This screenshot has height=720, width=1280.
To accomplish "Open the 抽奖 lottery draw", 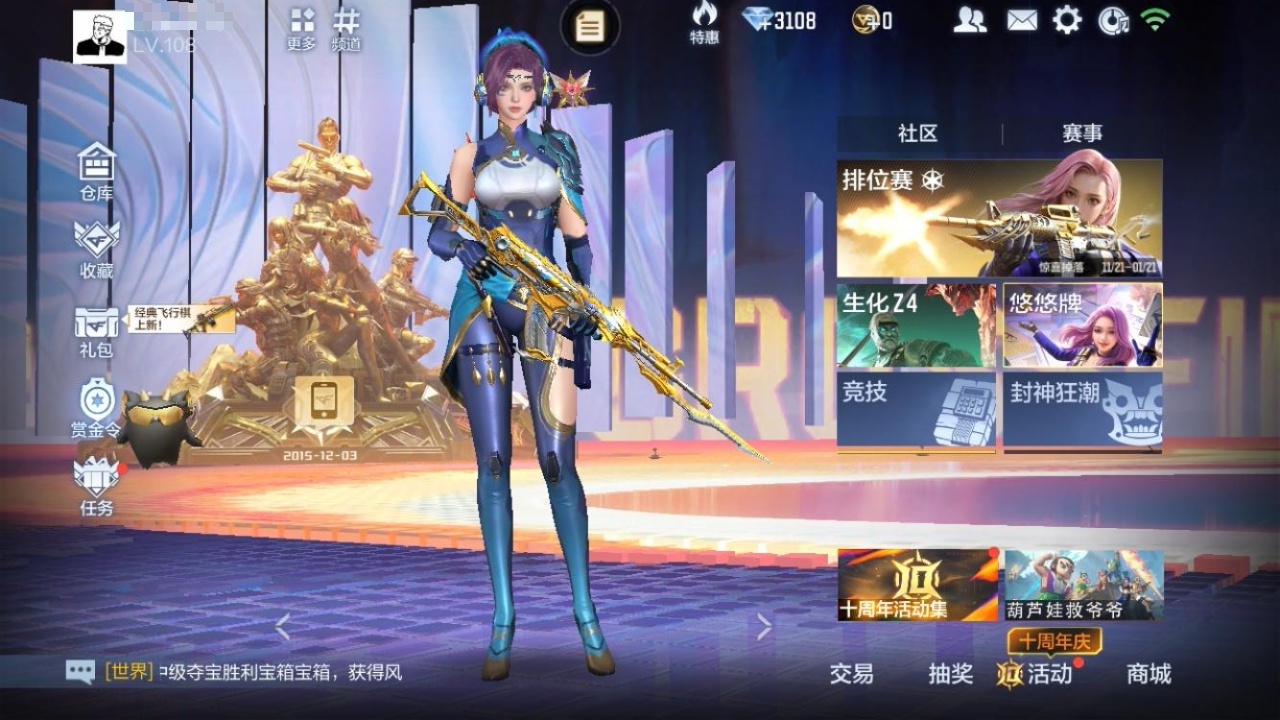I will [x=950, y=674].
